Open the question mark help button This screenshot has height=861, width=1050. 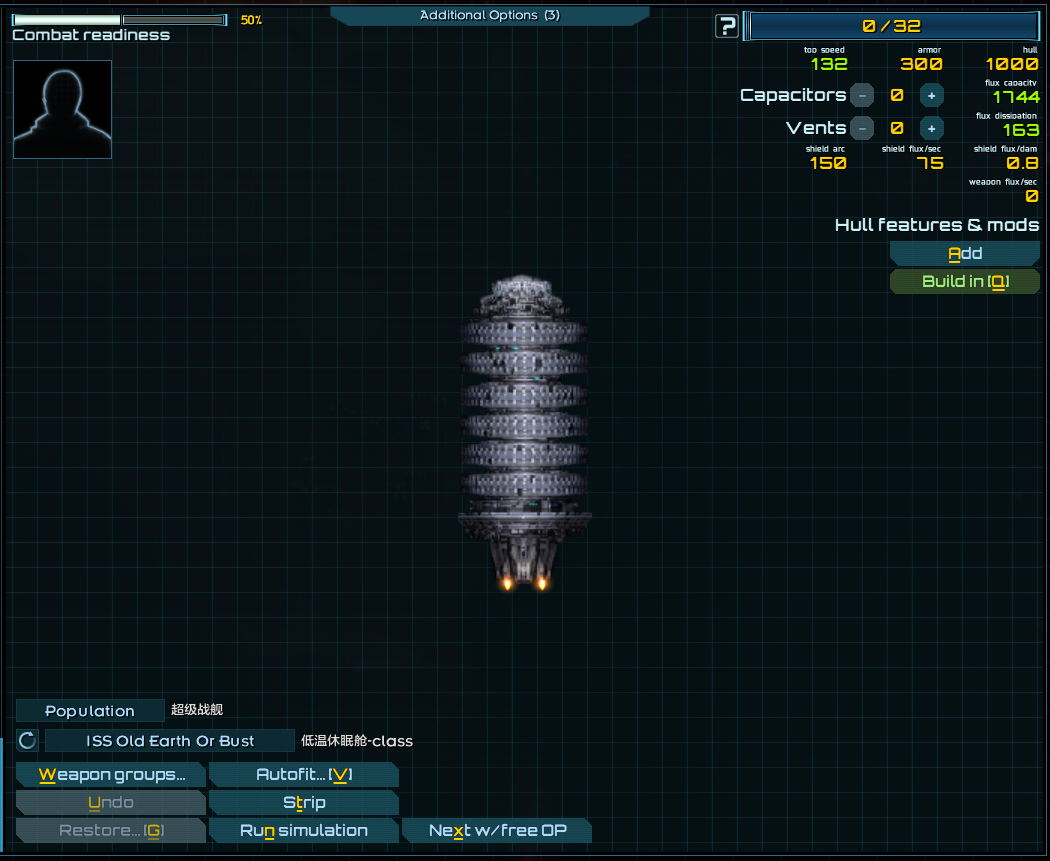tap(727, 27)
